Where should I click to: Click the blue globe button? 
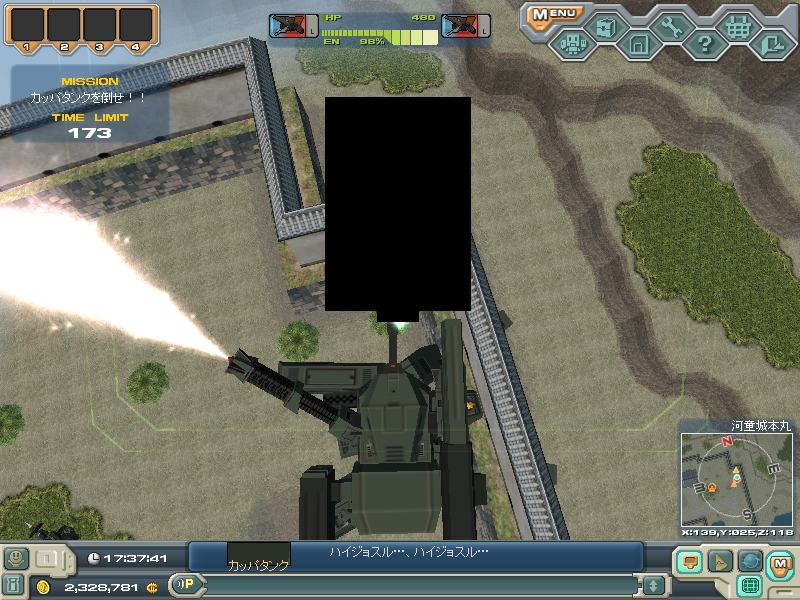(x=750, y=562)
